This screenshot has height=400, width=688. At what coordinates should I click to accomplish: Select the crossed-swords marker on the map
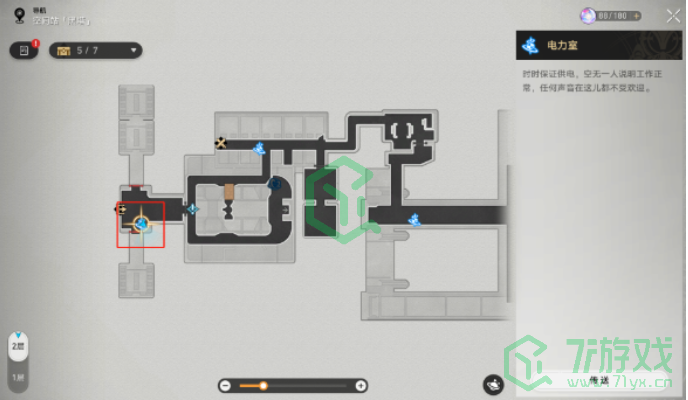221,143
